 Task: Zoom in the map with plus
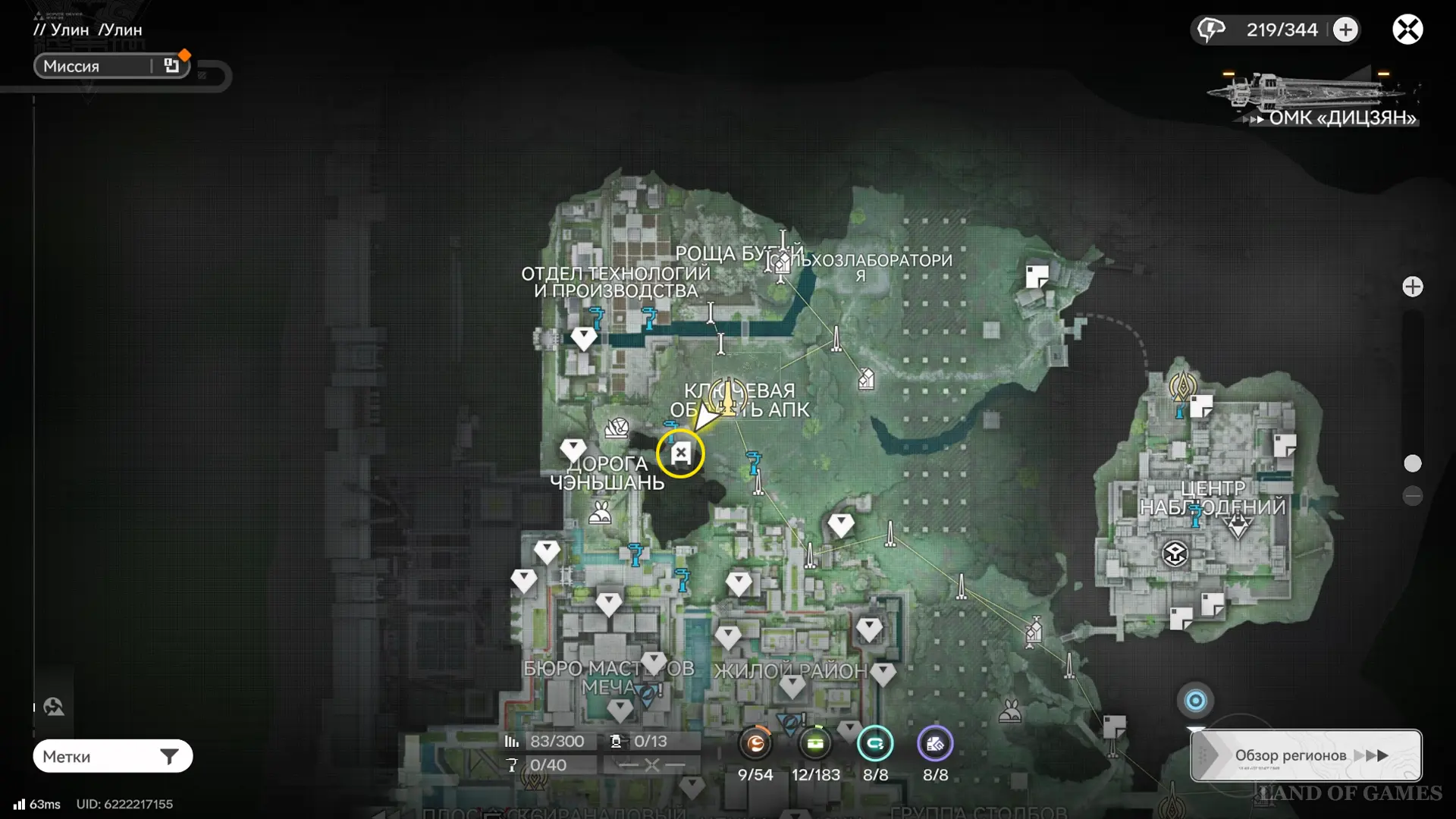click(x=1412, y=287)
